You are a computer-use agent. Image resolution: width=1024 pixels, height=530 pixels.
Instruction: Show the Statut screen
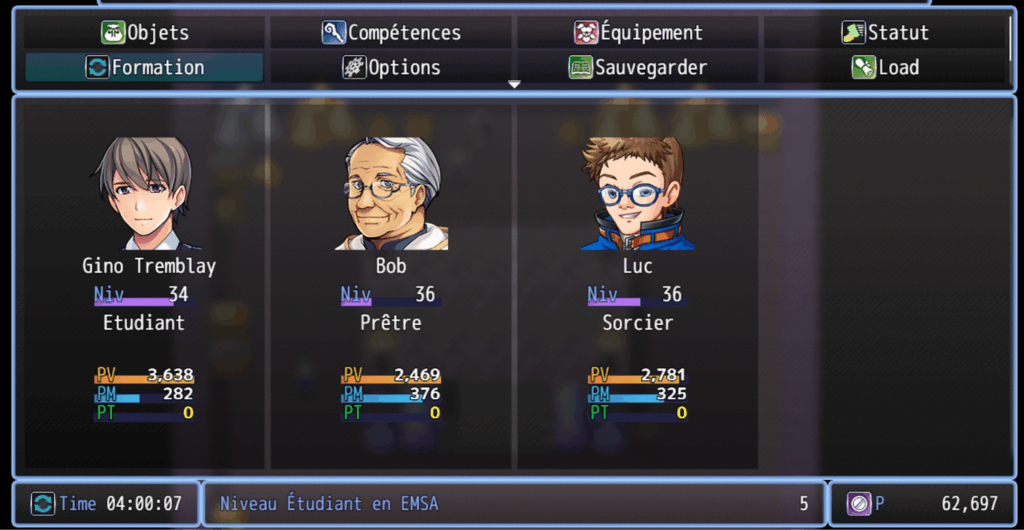click(x=885, y=33)
